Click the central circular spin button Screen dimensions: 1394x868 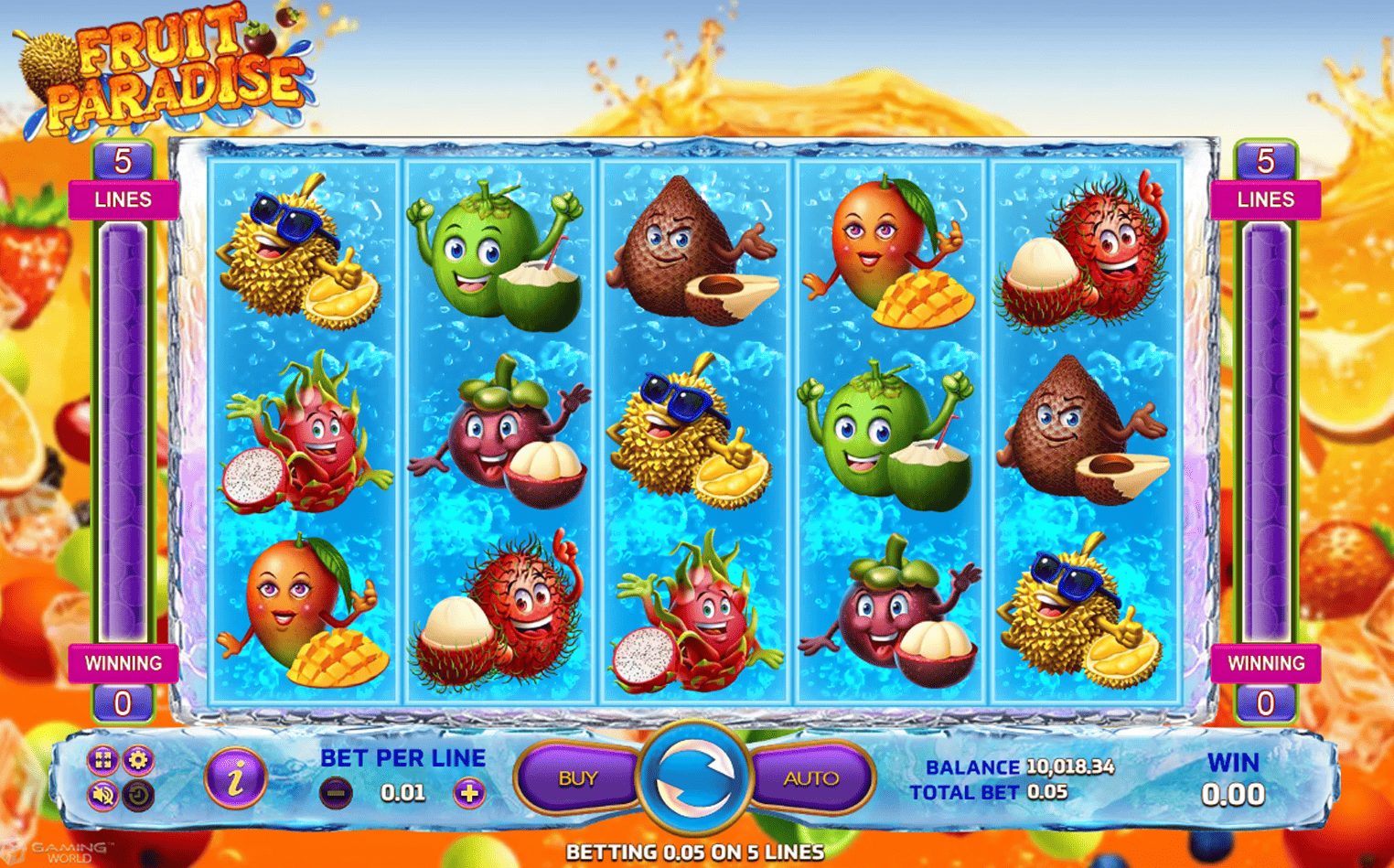point(697,777)
